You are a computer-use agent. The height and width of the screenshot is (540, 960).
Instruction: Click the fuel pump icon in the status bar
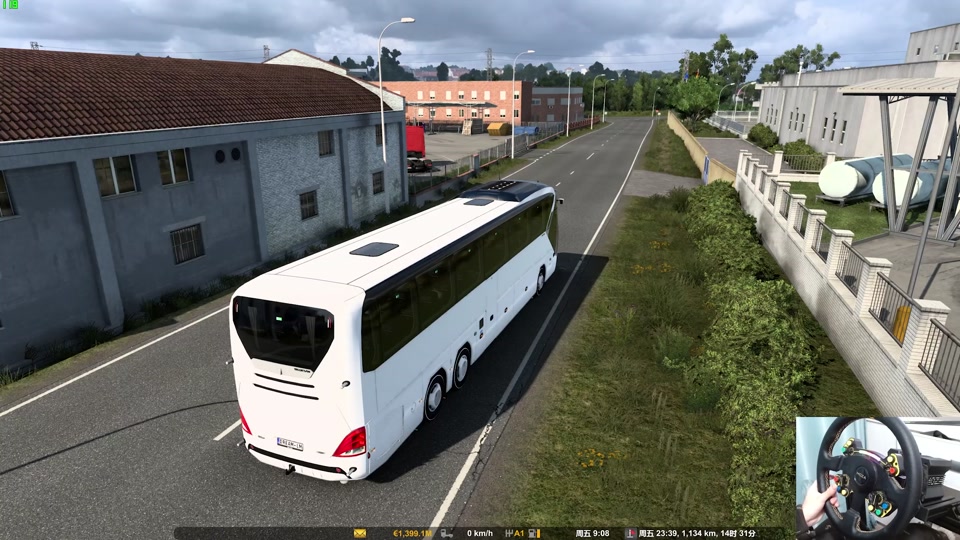(533, 534)
